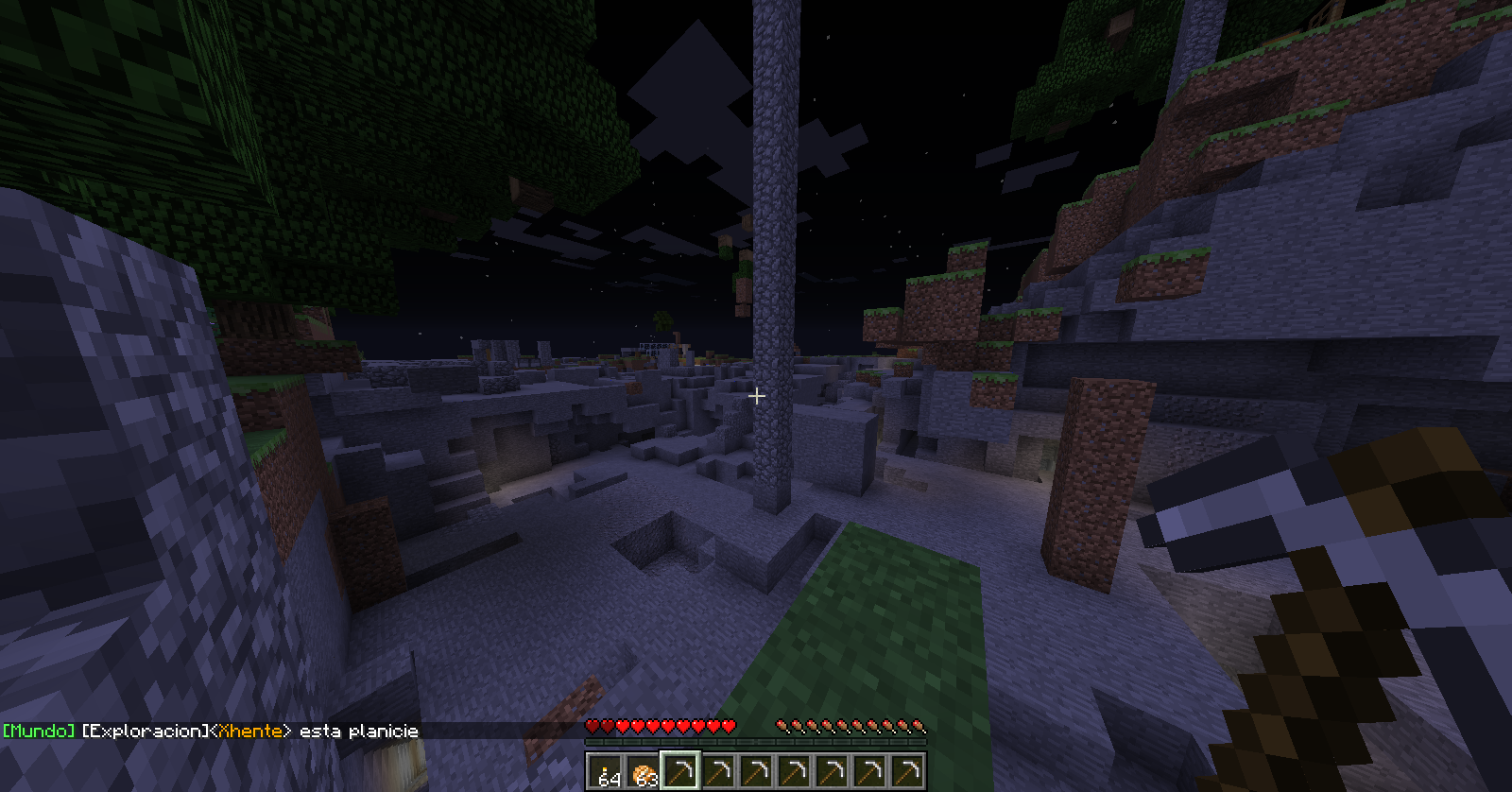This screenshot has width=1512, height=792.
Task: Click the highlighted pickaxe hotbar slot
Action: [680, 770]
